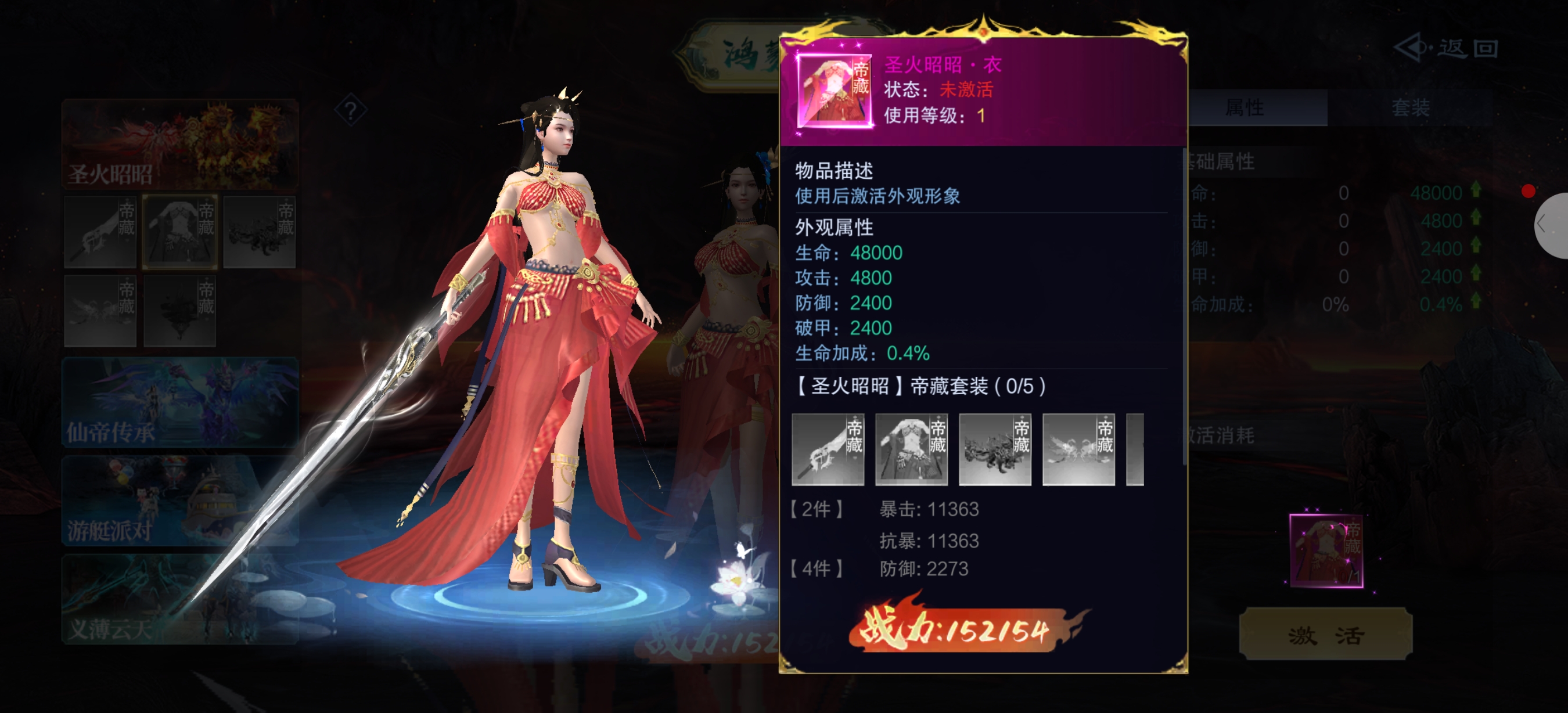Switch to the 属性 attributes tab

(1245, 107)
